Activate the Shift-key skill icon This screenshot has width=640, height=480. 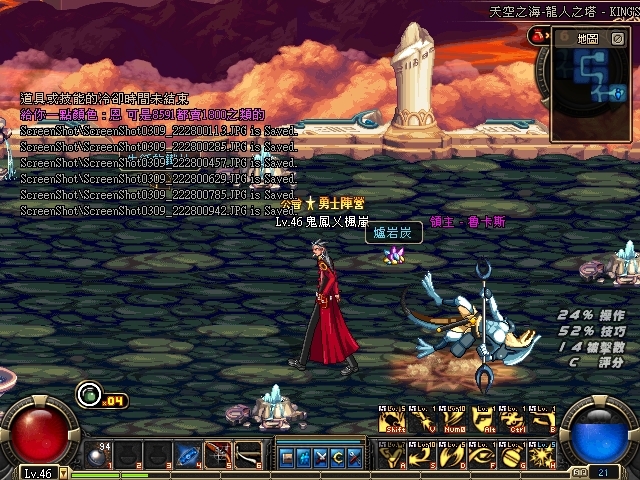[393, 420]
